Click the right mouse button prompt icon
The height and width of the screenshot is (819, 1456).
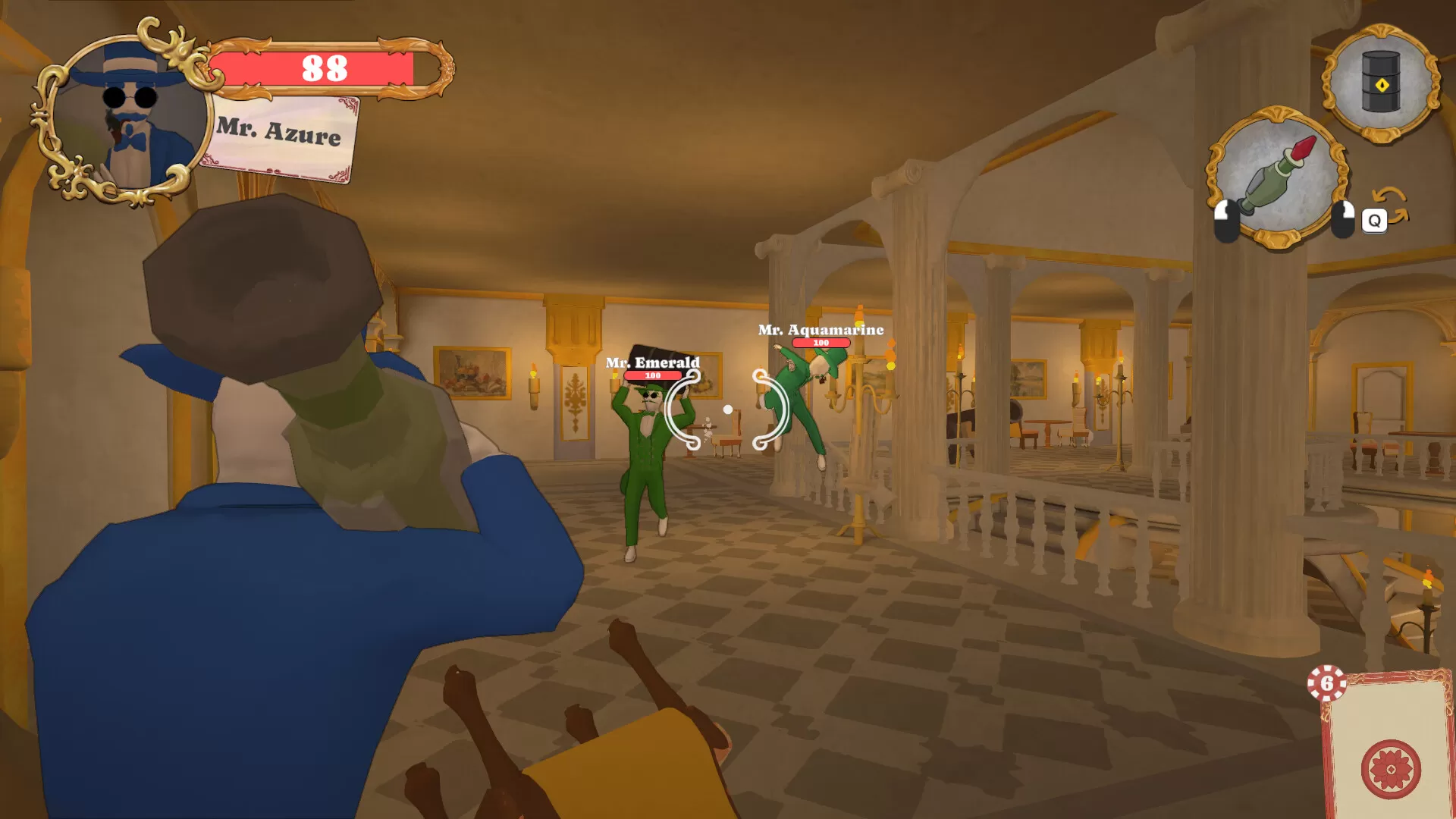1342,221
